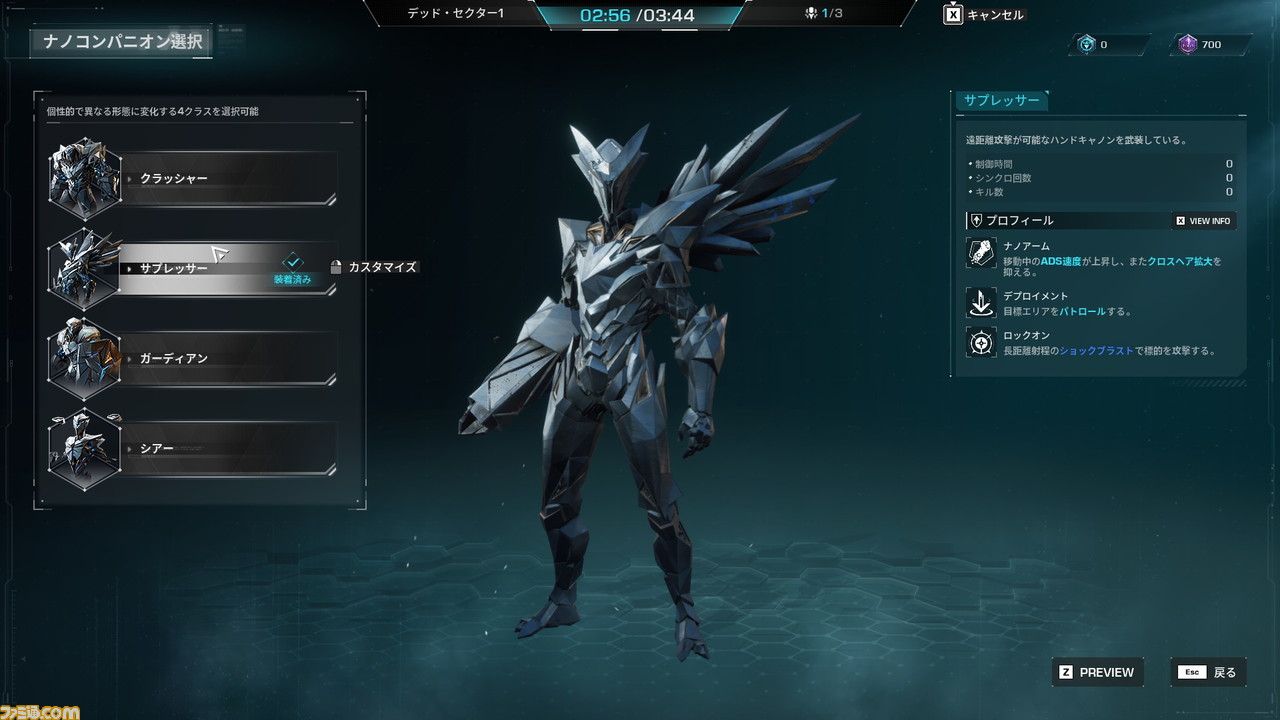
Task: Select the ナノアーム ability icon
Action: [981, 253]
